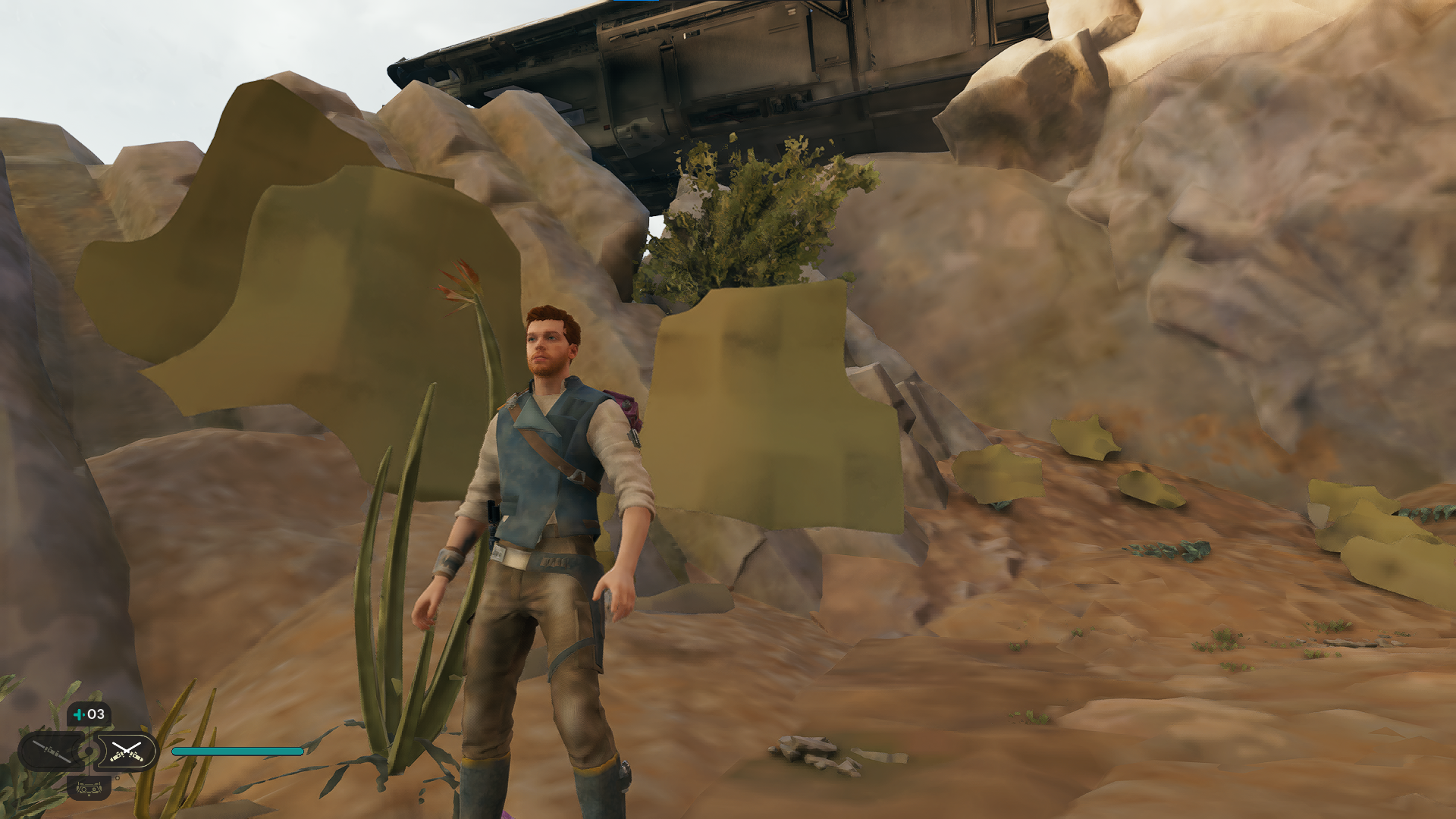The width and height of the screenshot is (1456, 819).
Task: Select the dimmed single lightsaber stance icon
Action: [51, 752]
